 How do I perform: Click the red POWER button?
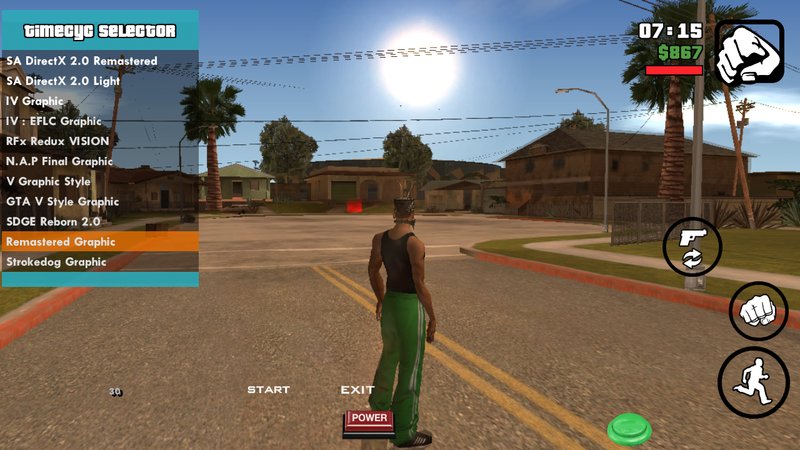click(x=369, y=420)
